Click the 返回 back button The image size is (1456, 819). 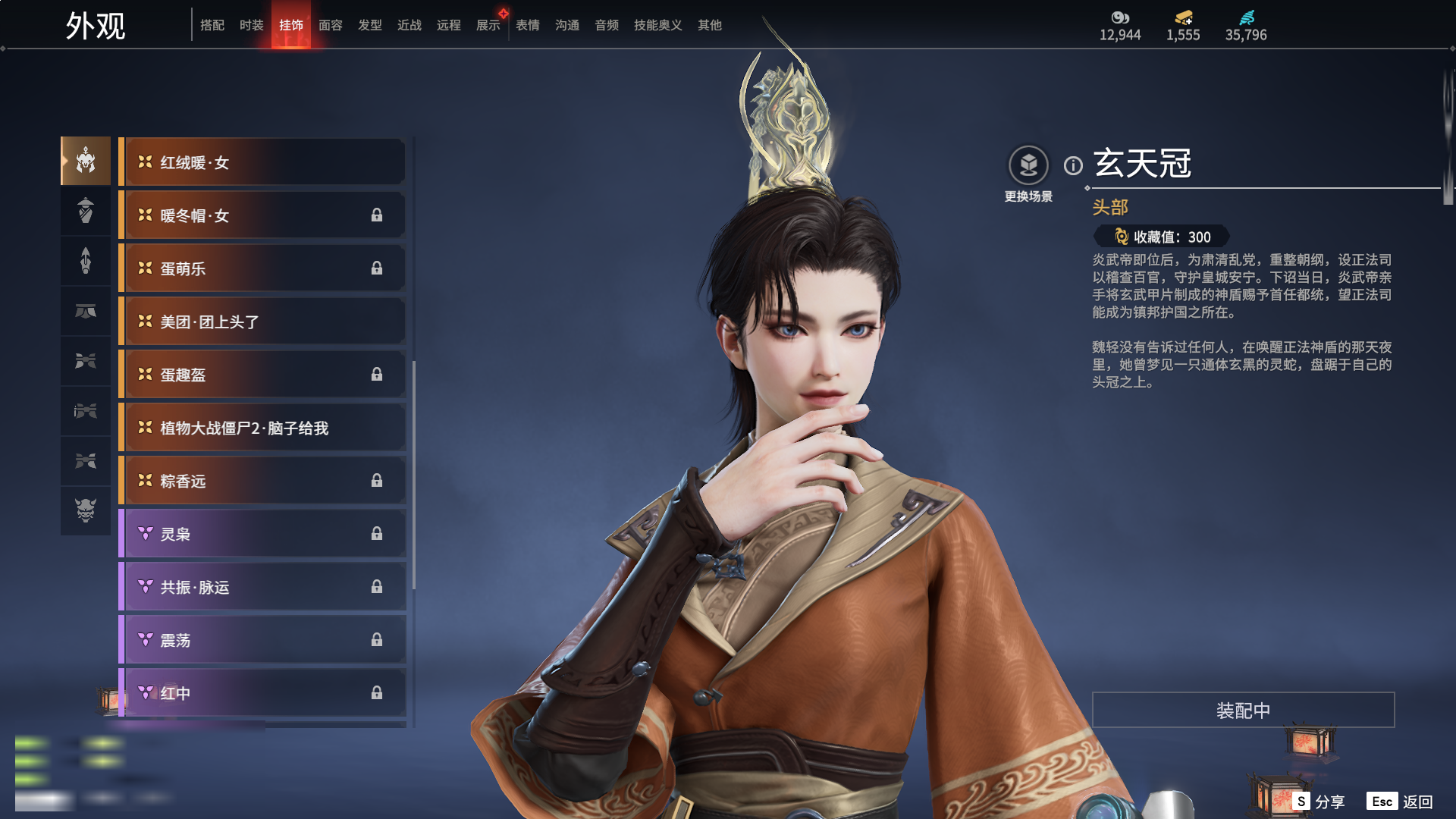coord(1417,802)
